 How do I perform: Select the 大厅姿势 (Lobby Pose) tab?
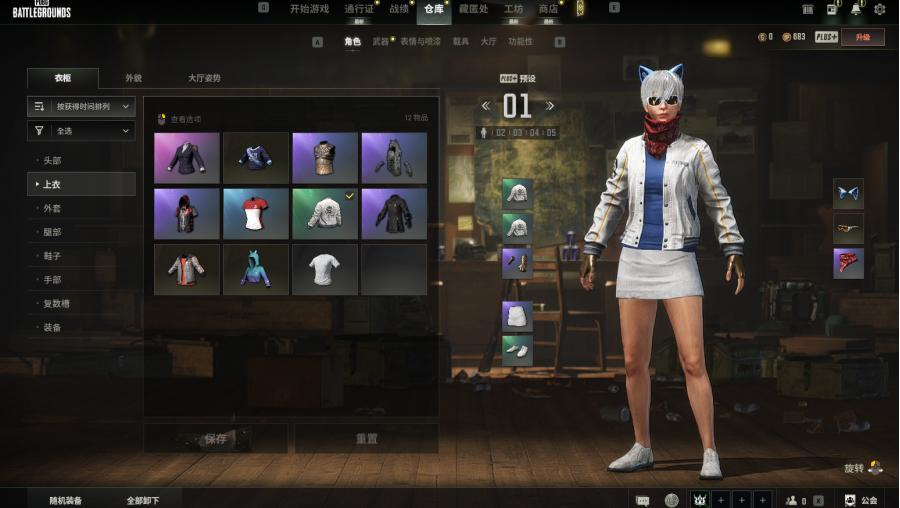[204, 78]
